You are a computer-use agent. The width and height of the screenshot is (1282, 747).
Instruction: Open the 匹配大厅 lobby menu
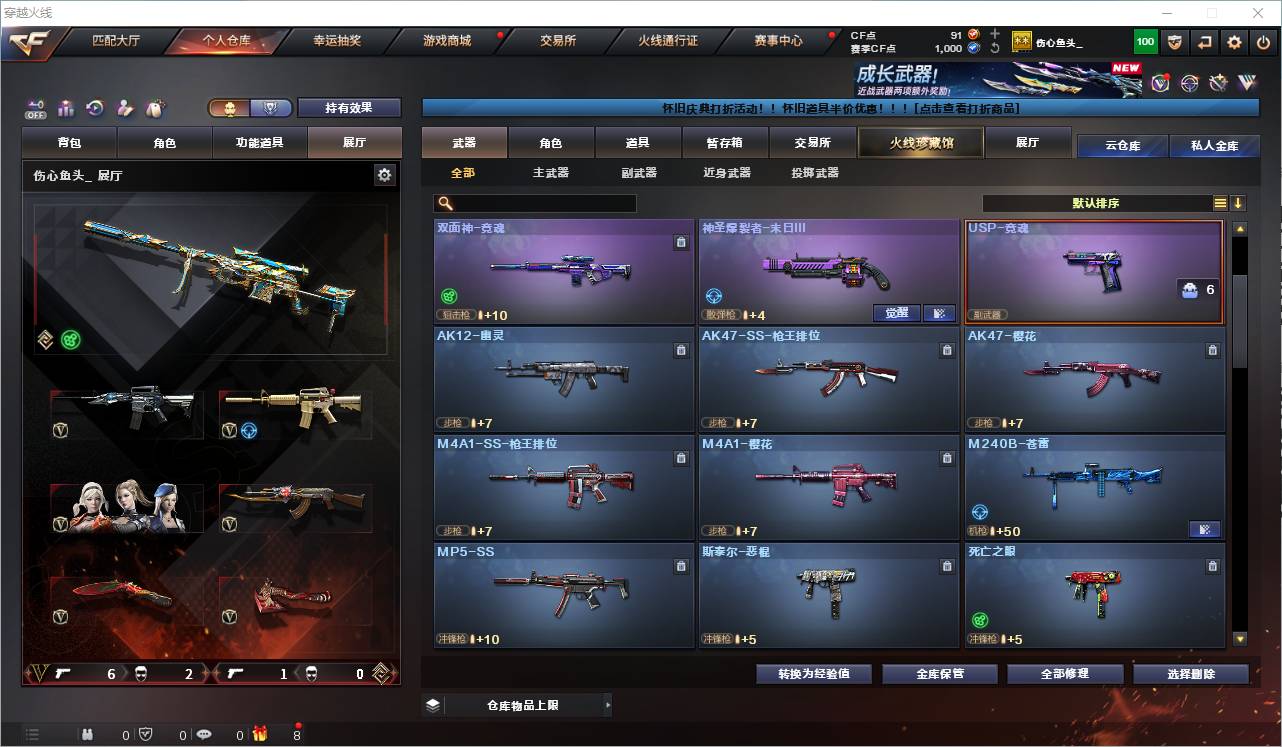(x=116, y=41)
